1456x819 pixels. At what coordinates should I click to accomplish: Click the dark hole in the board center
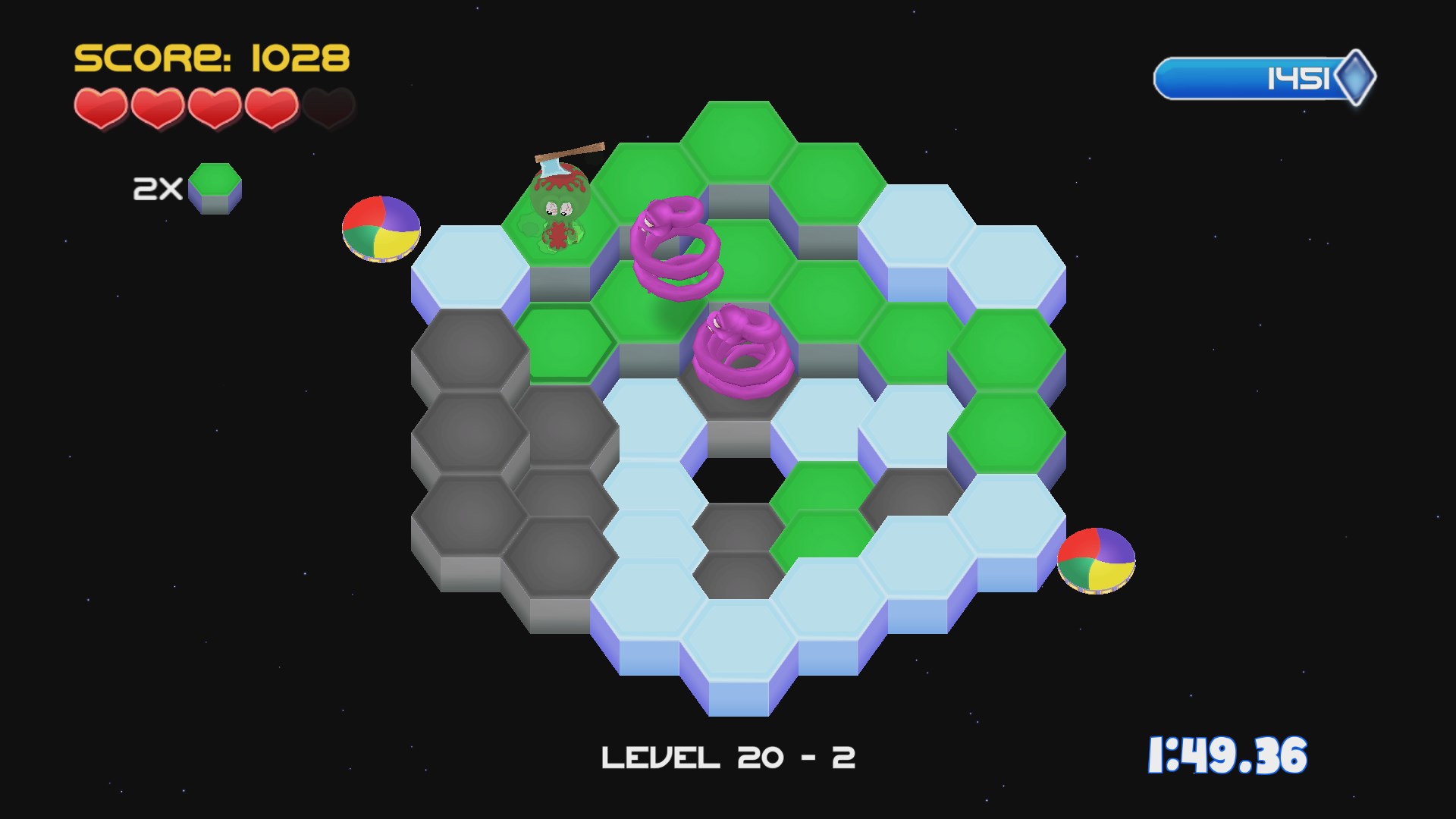click(x=739, y=482)
